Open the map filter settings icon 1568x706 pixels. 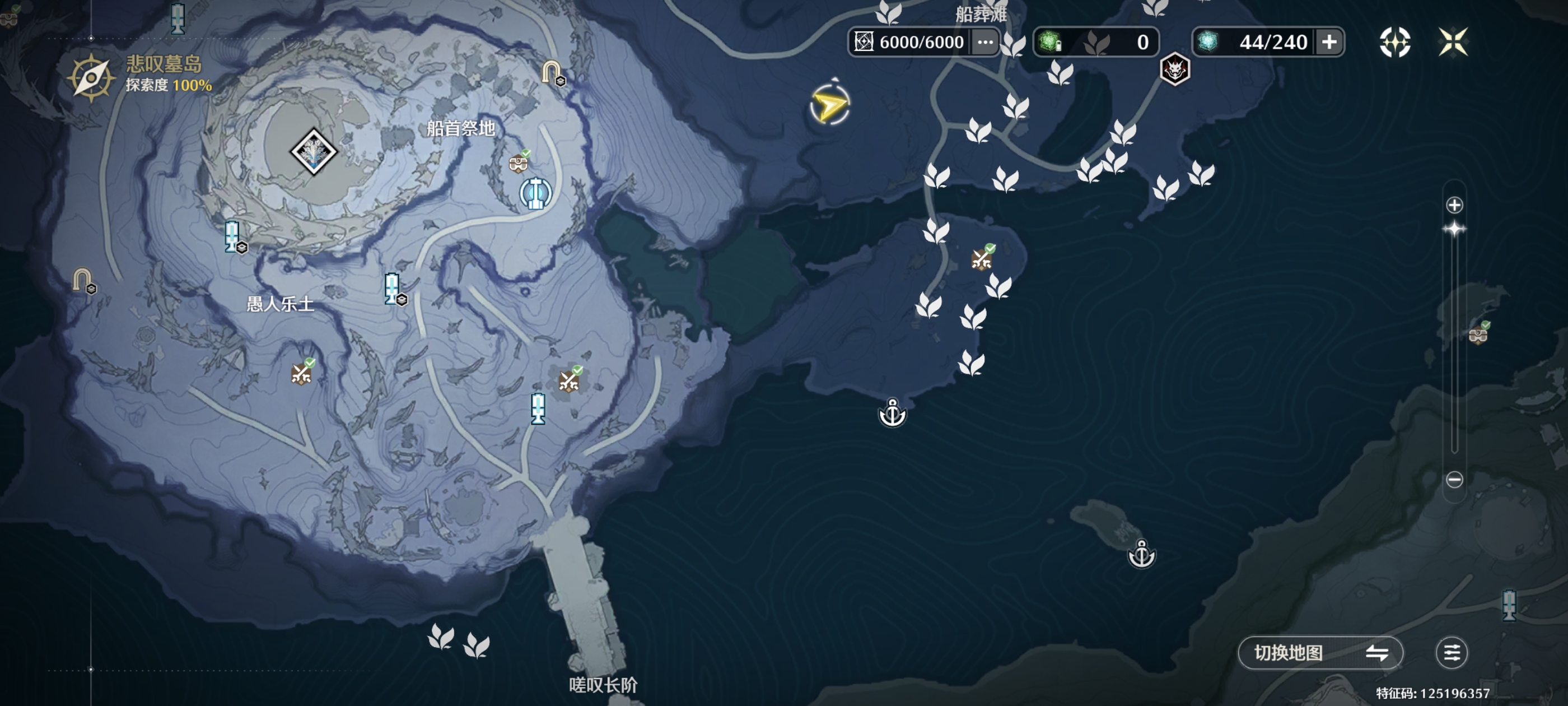tap(1451, 653)
